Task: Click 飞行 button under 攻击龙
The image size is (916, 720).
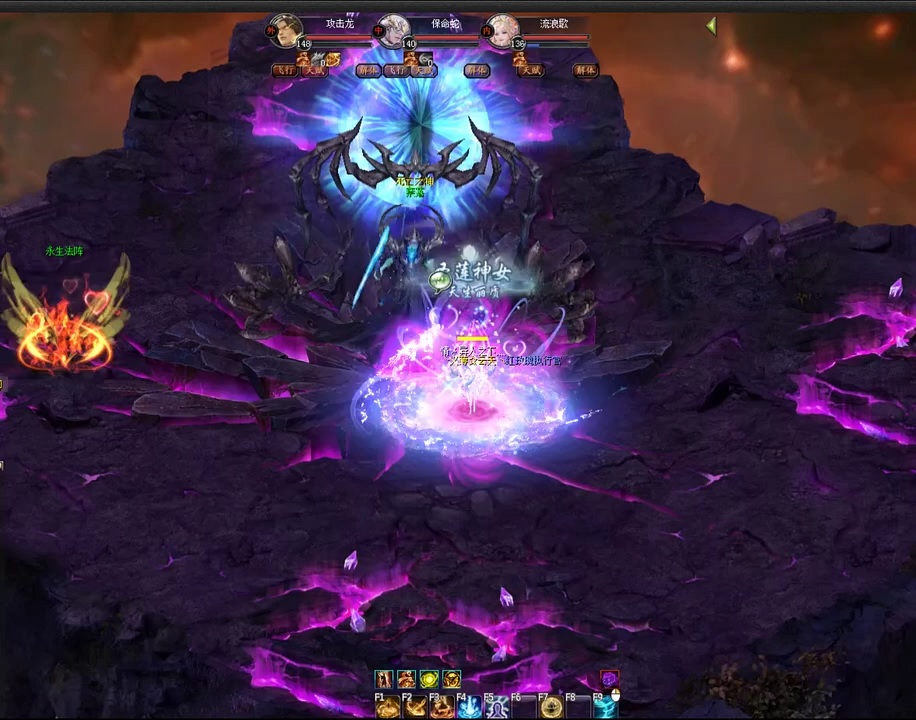Action: click(285, 71)
